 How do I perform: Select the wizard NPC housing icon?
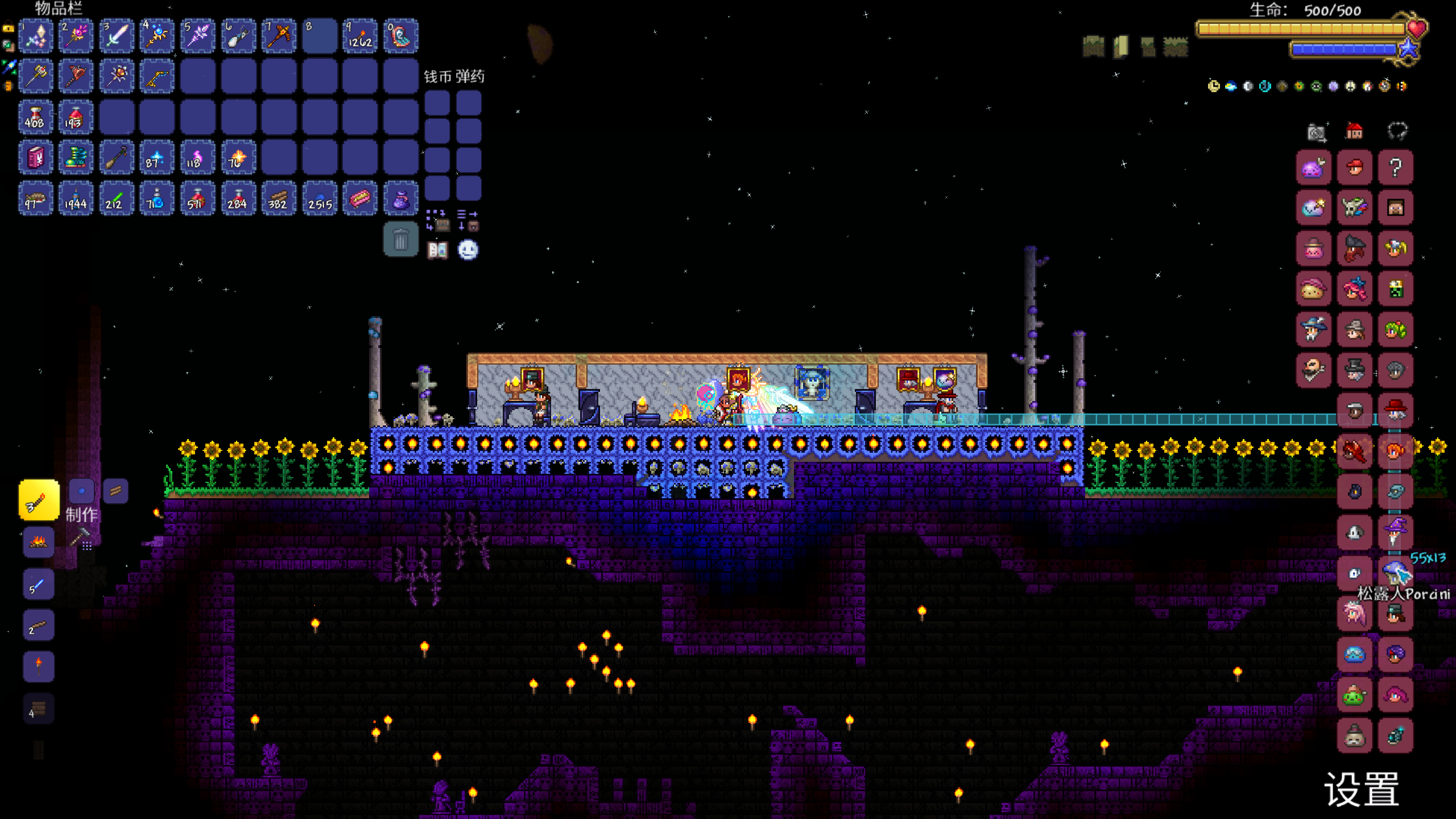tap(1395, 533)
